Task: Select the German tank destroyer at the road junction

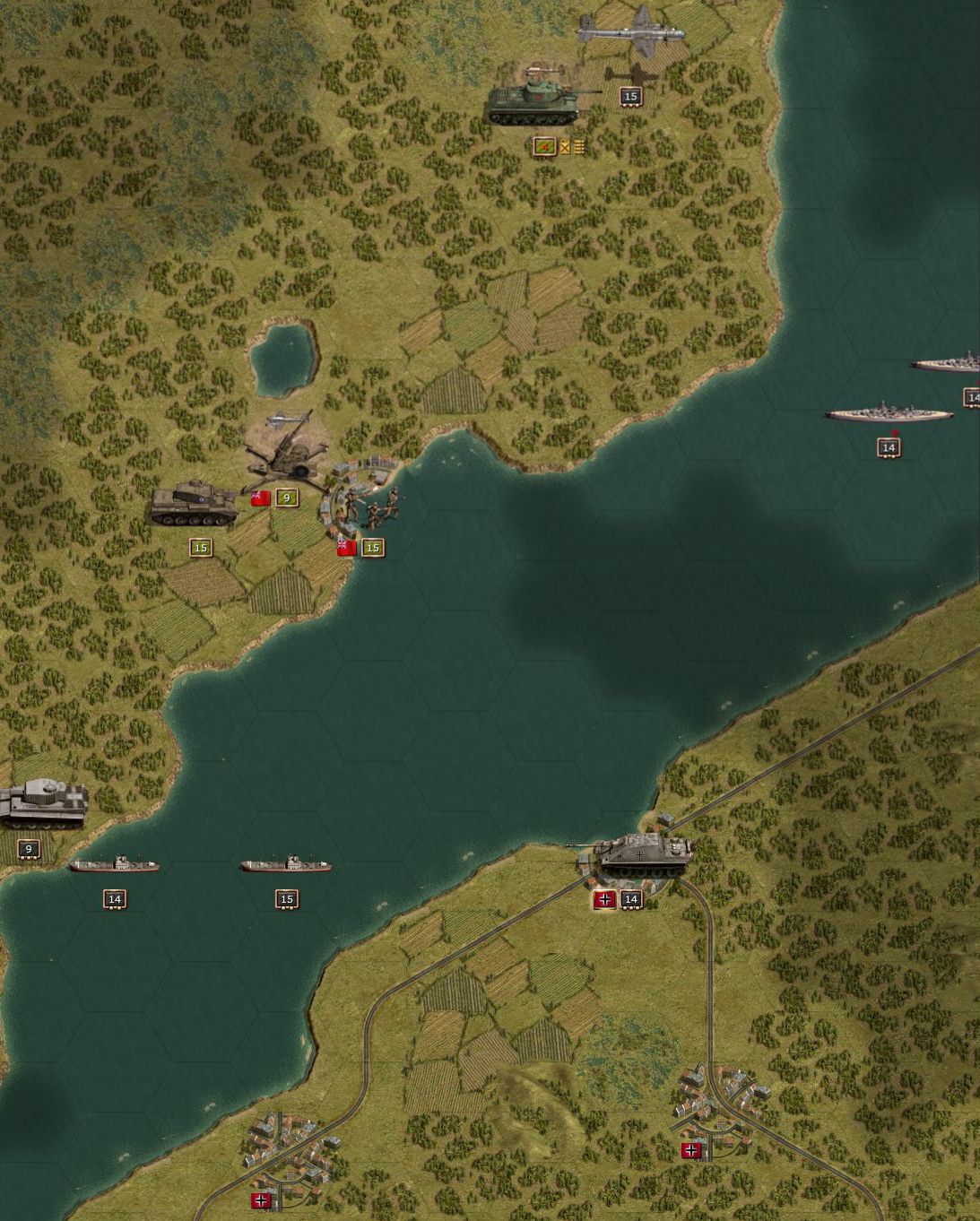Action: point(644,854)
